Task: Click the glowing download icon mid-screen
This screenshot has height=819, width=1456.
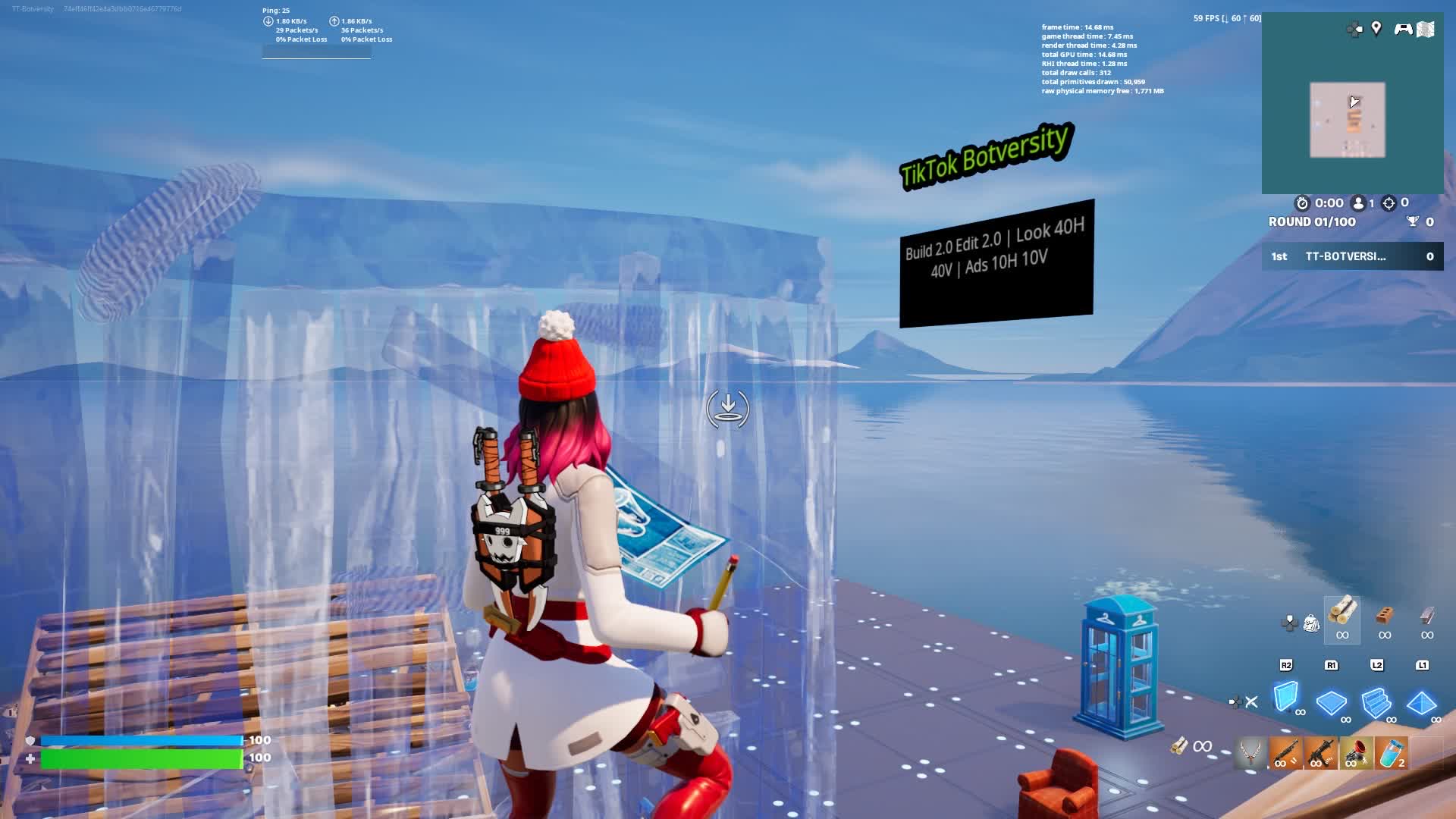Action: 727,409
